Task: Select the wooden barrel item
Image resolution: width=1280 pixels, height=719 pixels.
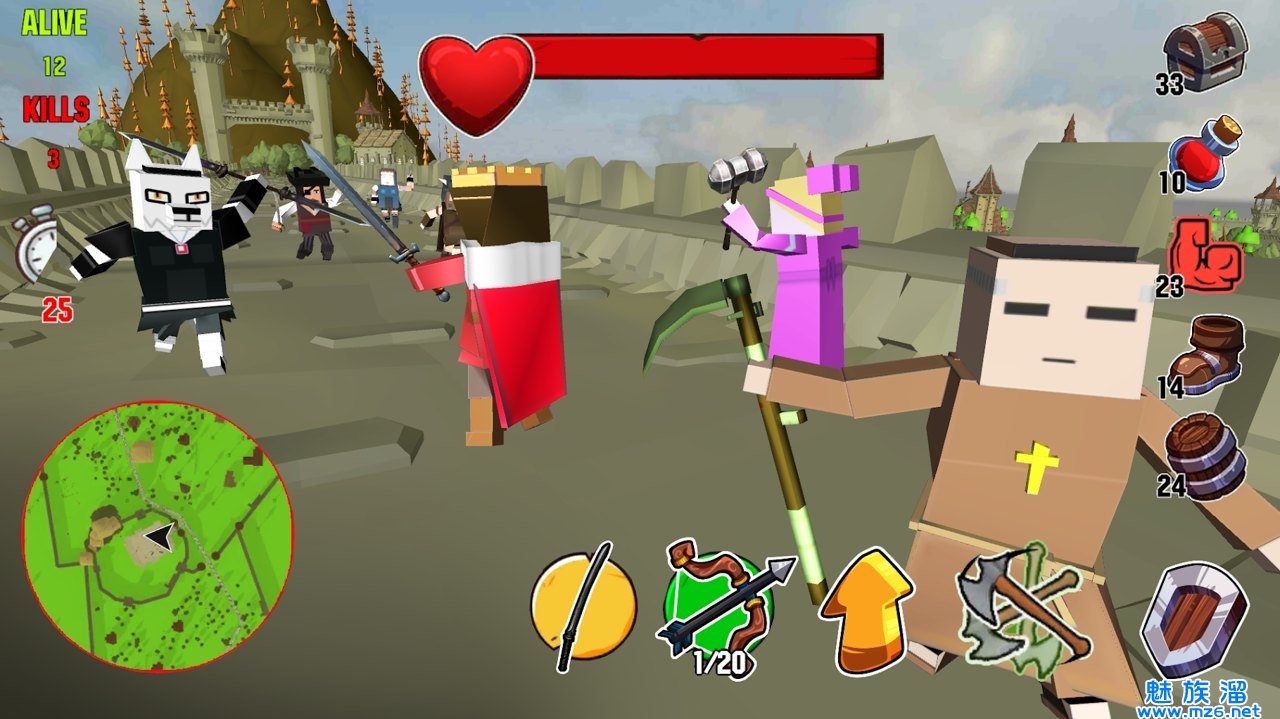Action: pyautogui.click(x=1207, y=456)
